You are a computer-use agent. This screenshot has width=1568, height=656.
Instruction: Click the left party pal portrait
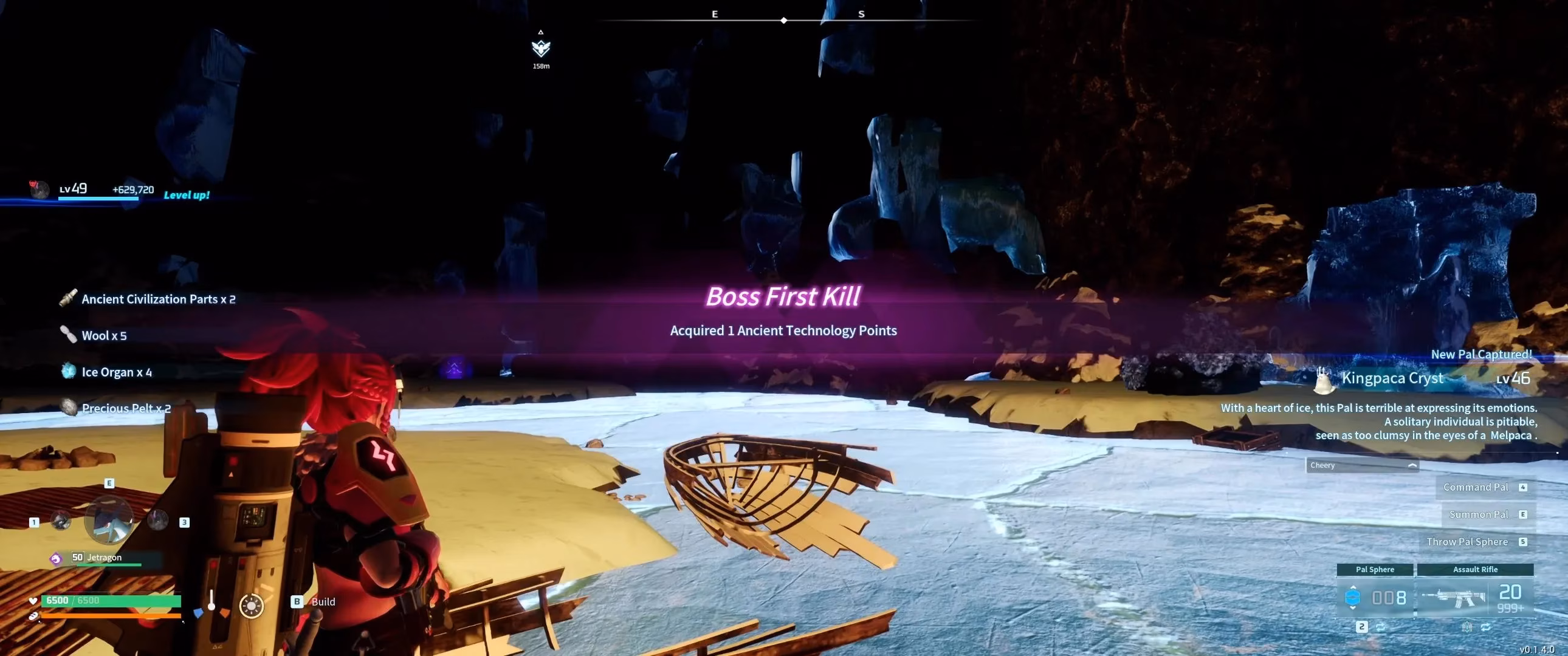click(x=60, y=521)
